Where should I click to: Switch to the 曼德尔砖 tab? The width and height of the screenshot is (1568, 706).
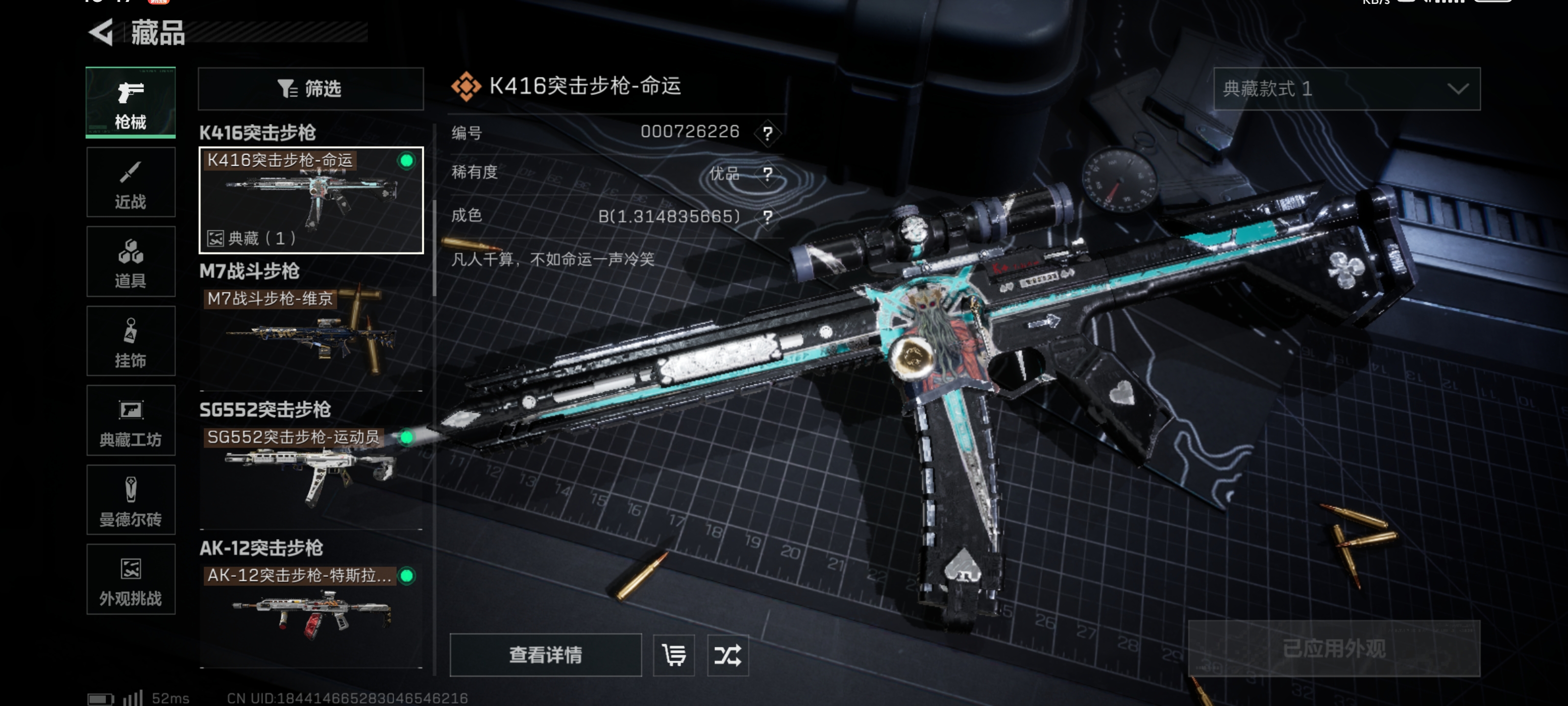[131, 500]
